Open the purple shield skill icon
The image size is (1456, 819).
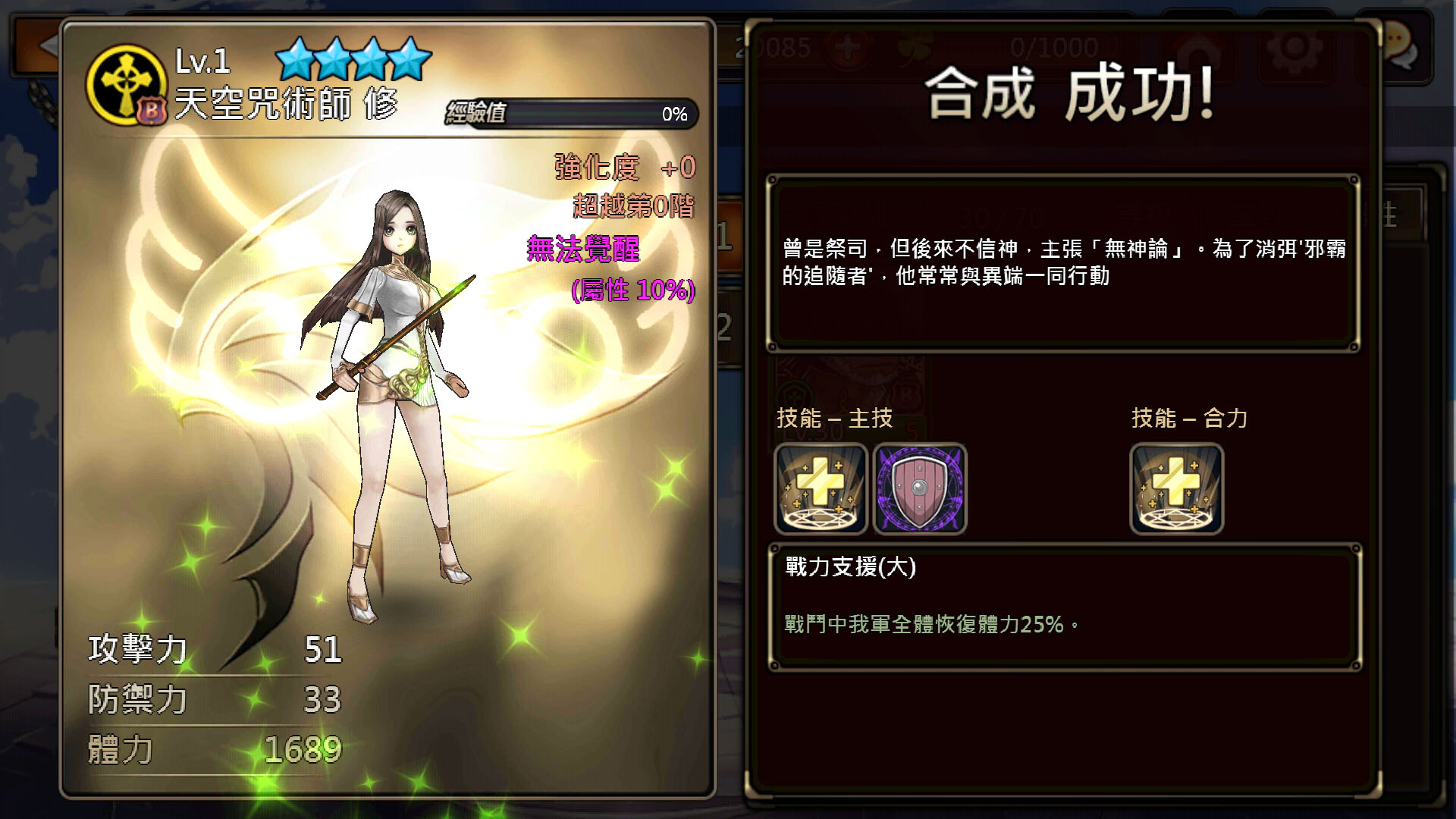click(920, 489)
